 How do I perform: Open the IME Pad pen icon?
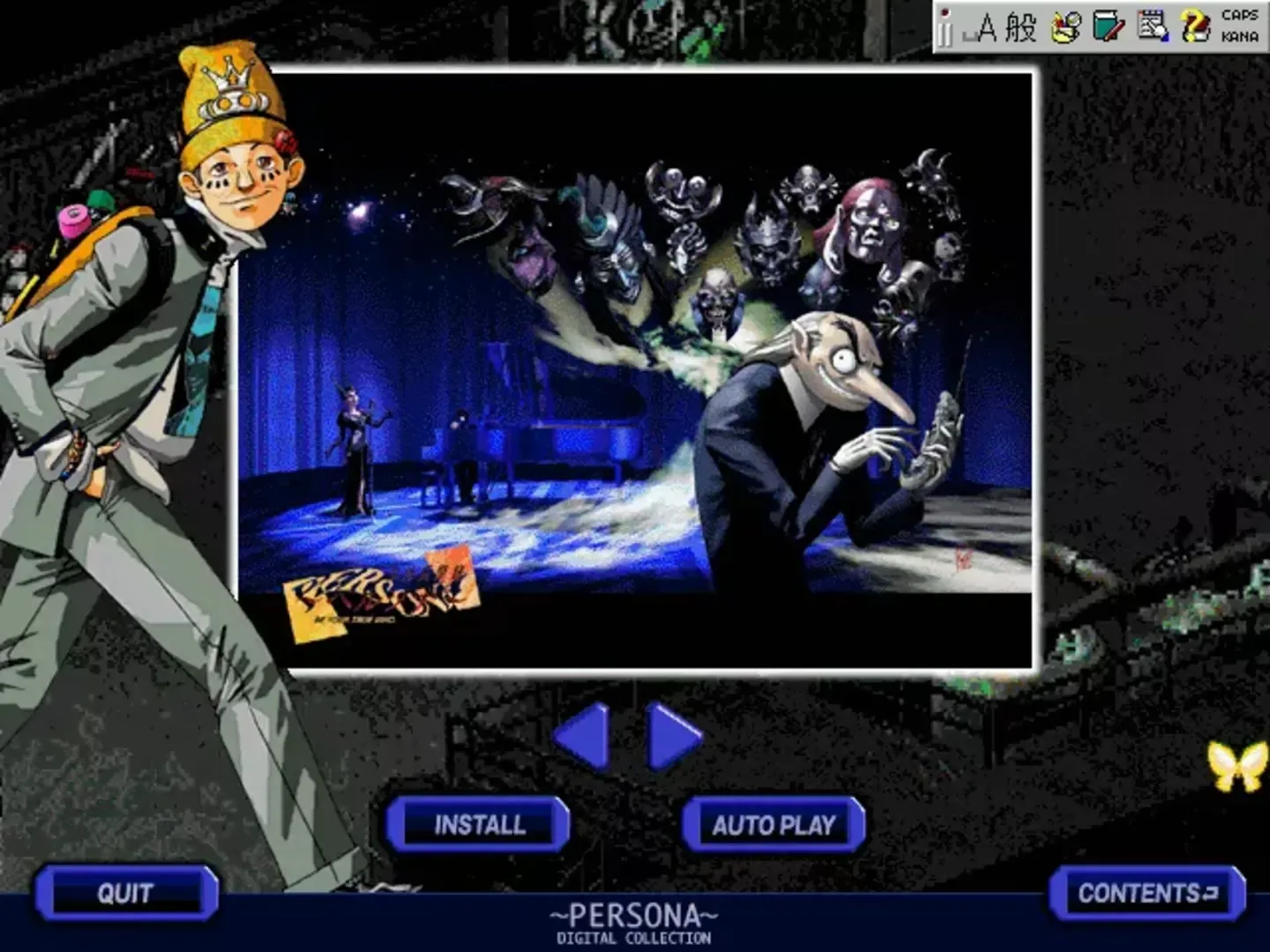pyautogui.click(x=1063, y=26)
